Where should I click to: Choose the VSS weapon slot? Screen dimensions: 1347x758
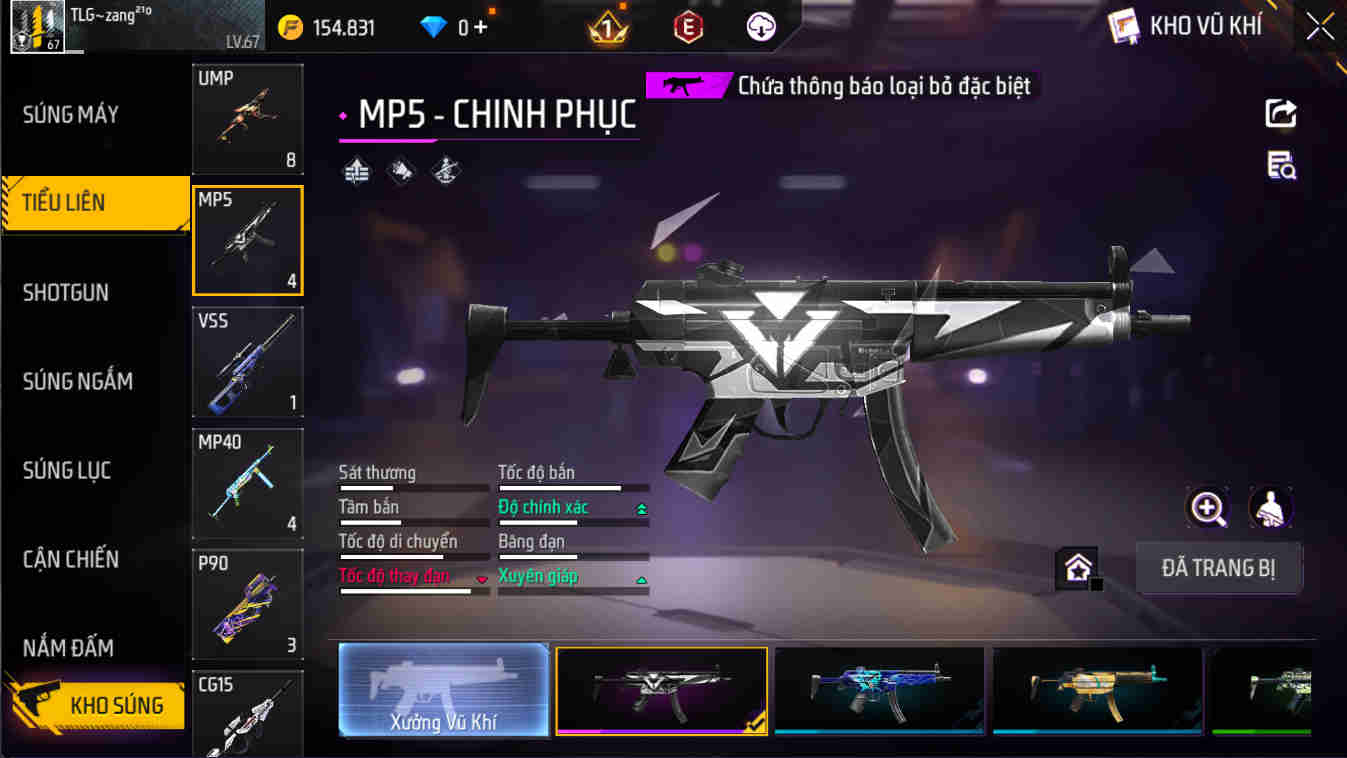click(x=247, y=362)
